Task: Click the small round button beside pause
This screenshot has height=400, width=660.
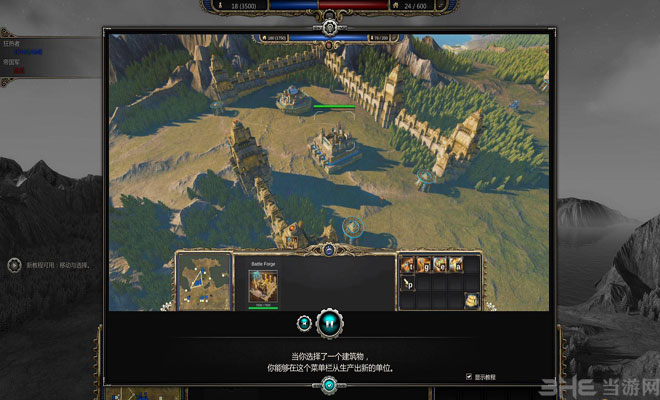Action: (303, 323)
